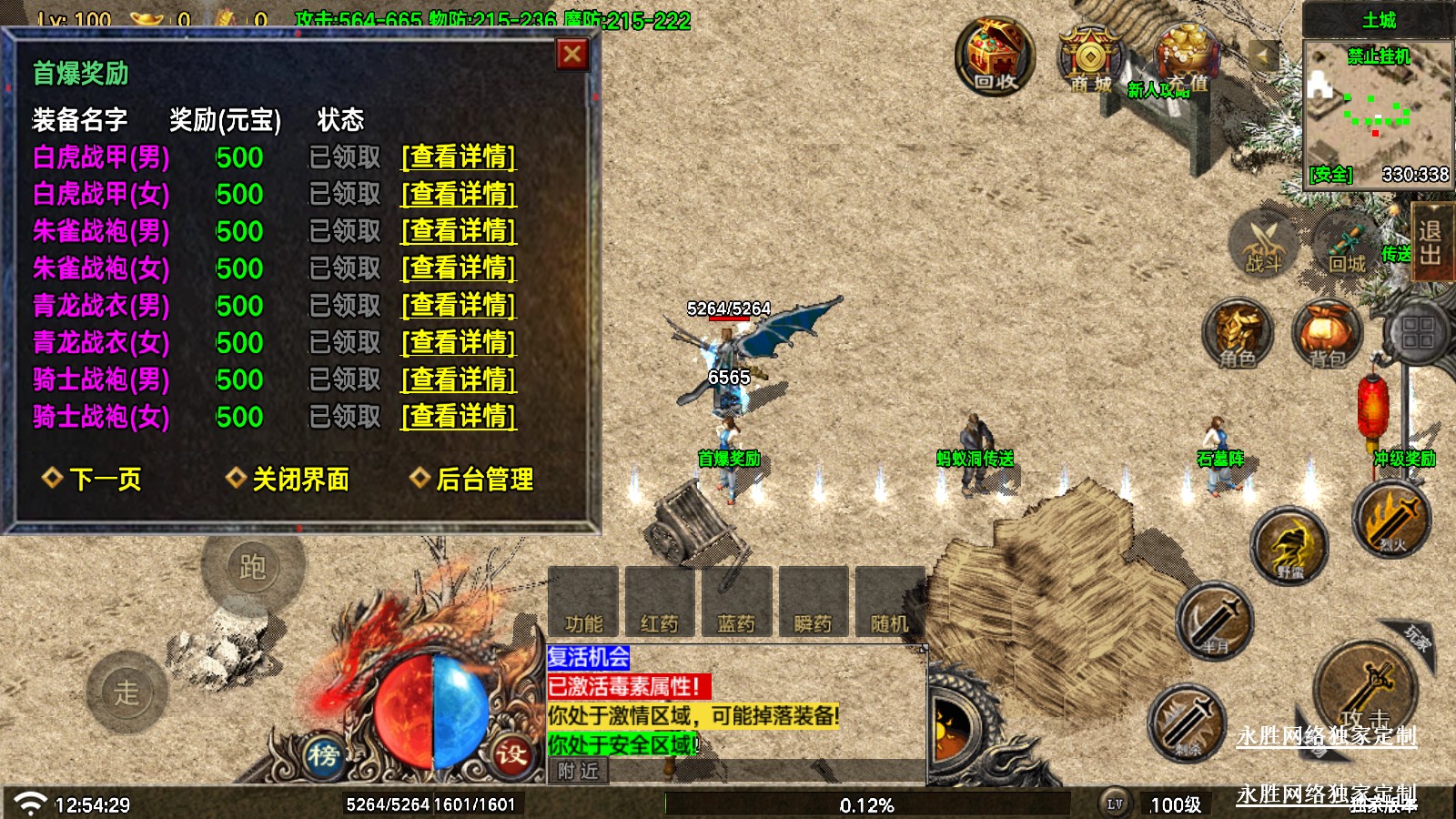Open 后台管理 option
The width and height of the screenshot is (1456, 819).
473,479
